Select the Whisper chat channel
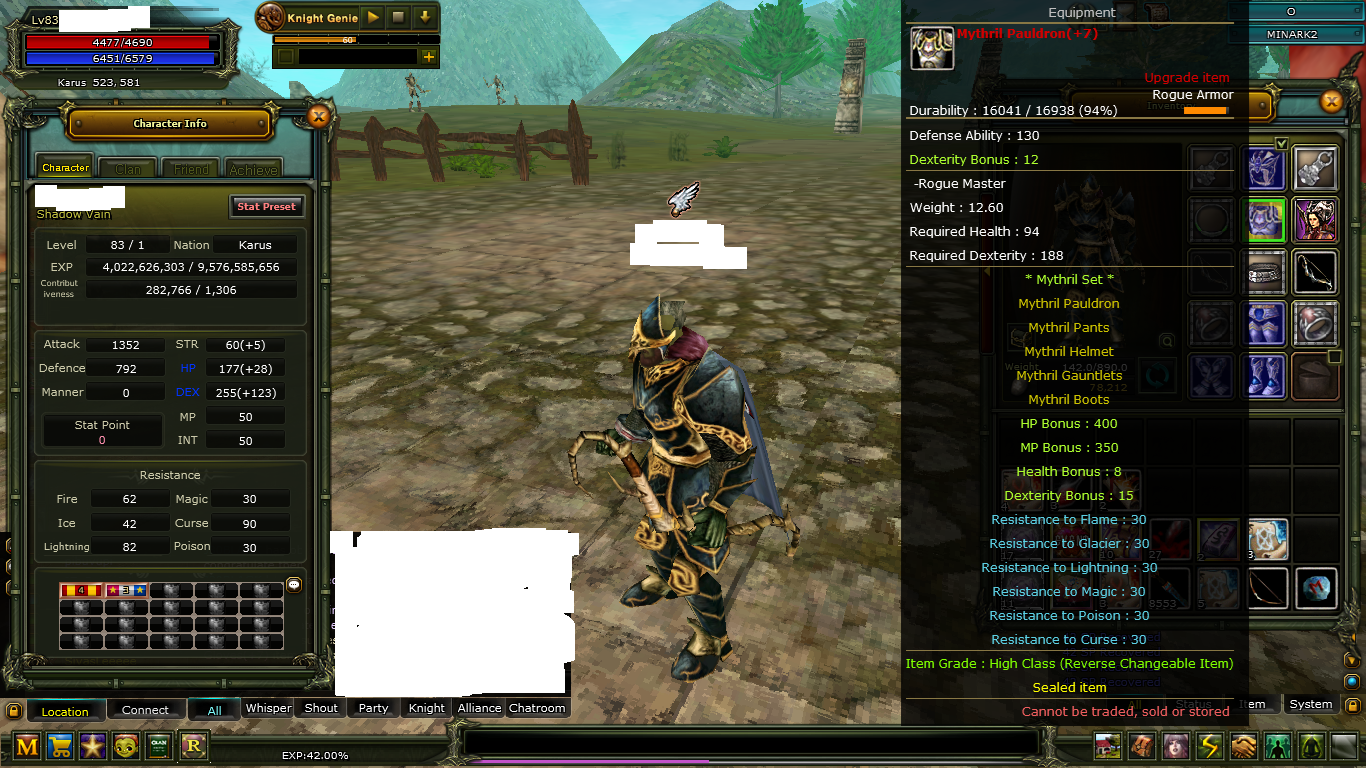 [x=268, y=708]
